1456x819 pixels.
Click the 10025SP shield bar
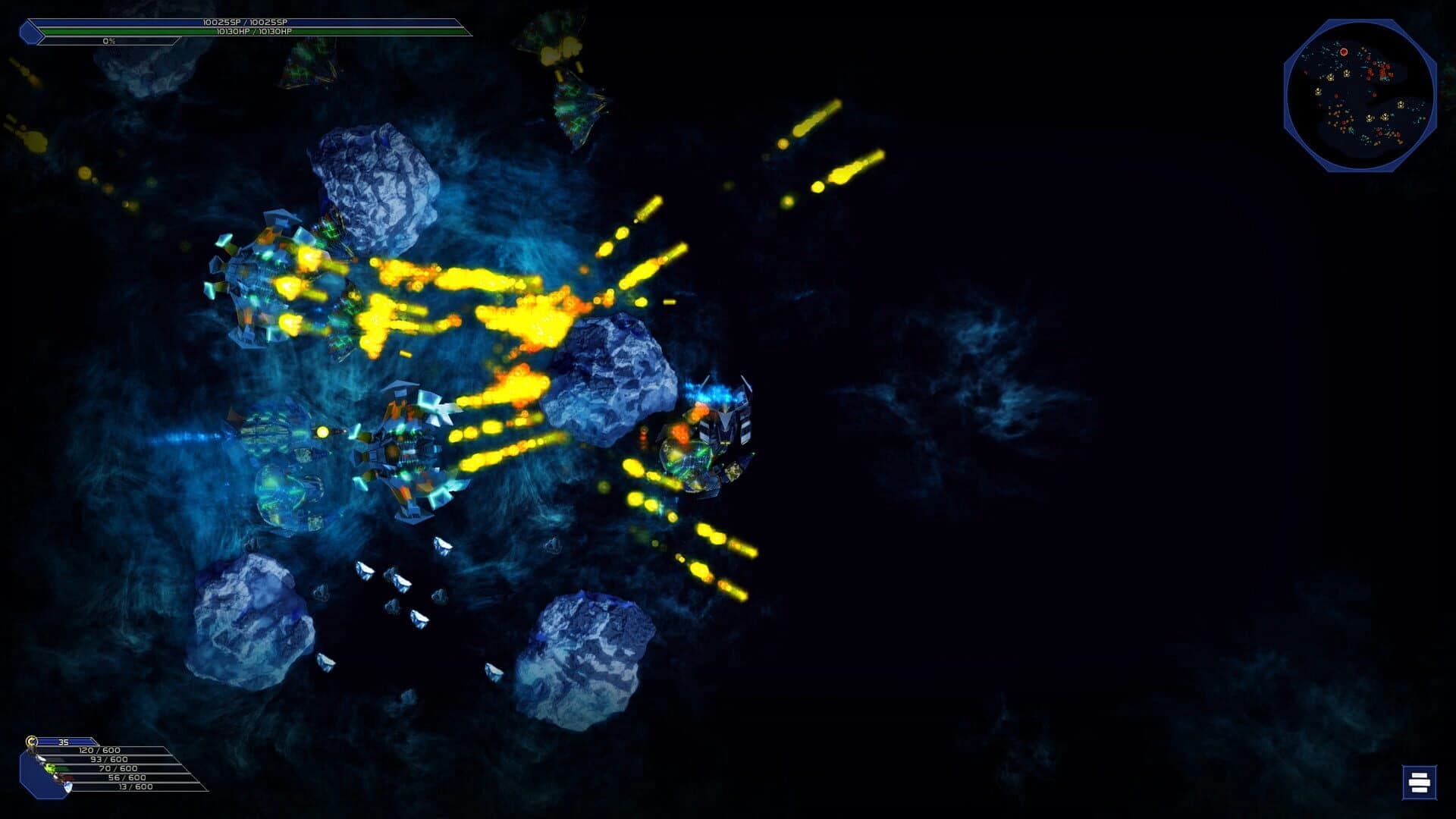[246, 24]
